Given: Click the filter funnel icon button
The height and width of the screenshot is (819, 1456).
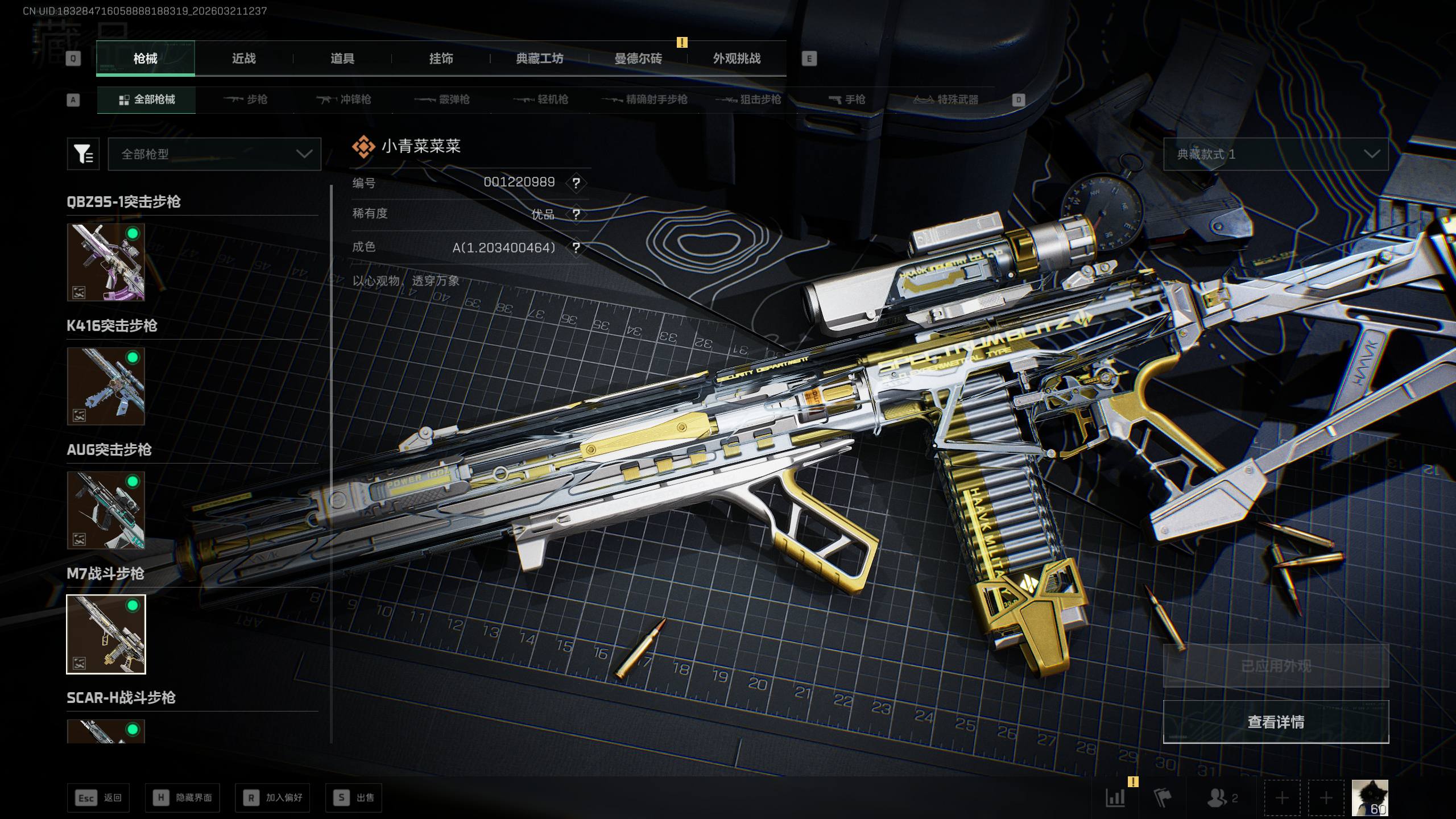Looking at the screenshot, I should point(83,154).
